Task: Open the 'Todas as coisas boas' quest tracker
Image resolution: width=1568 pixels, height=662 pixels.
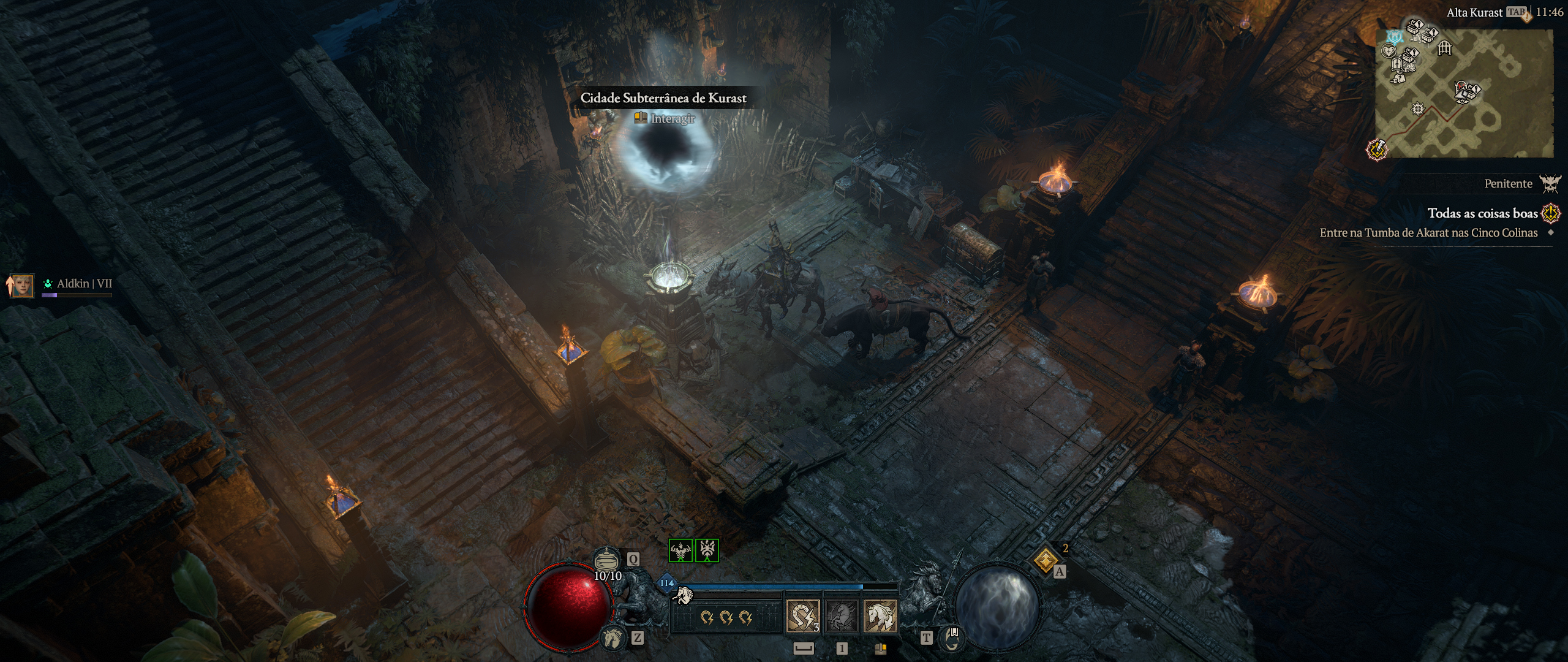Action: (x=1482, y=213)
